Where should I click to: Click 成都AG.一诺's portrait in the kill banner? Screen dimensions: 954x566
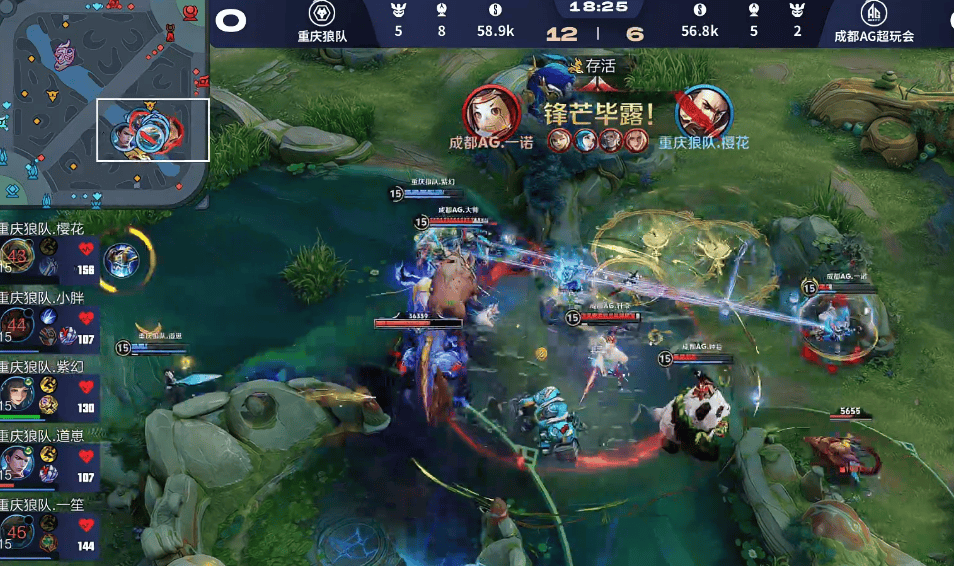[x=490, y=111]
